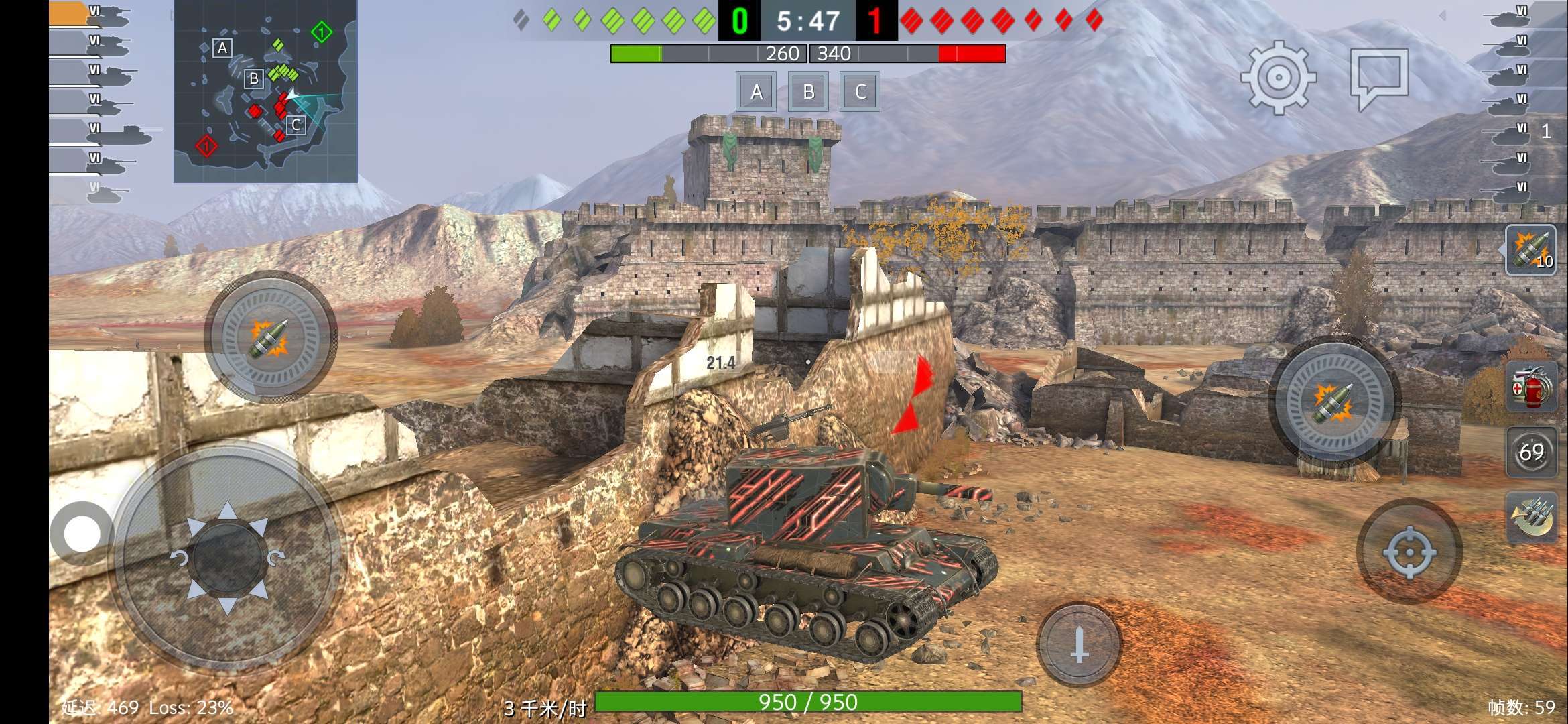
Task: Tap the battle minimap
Action: pyautogui.click(x=265, y=91)
